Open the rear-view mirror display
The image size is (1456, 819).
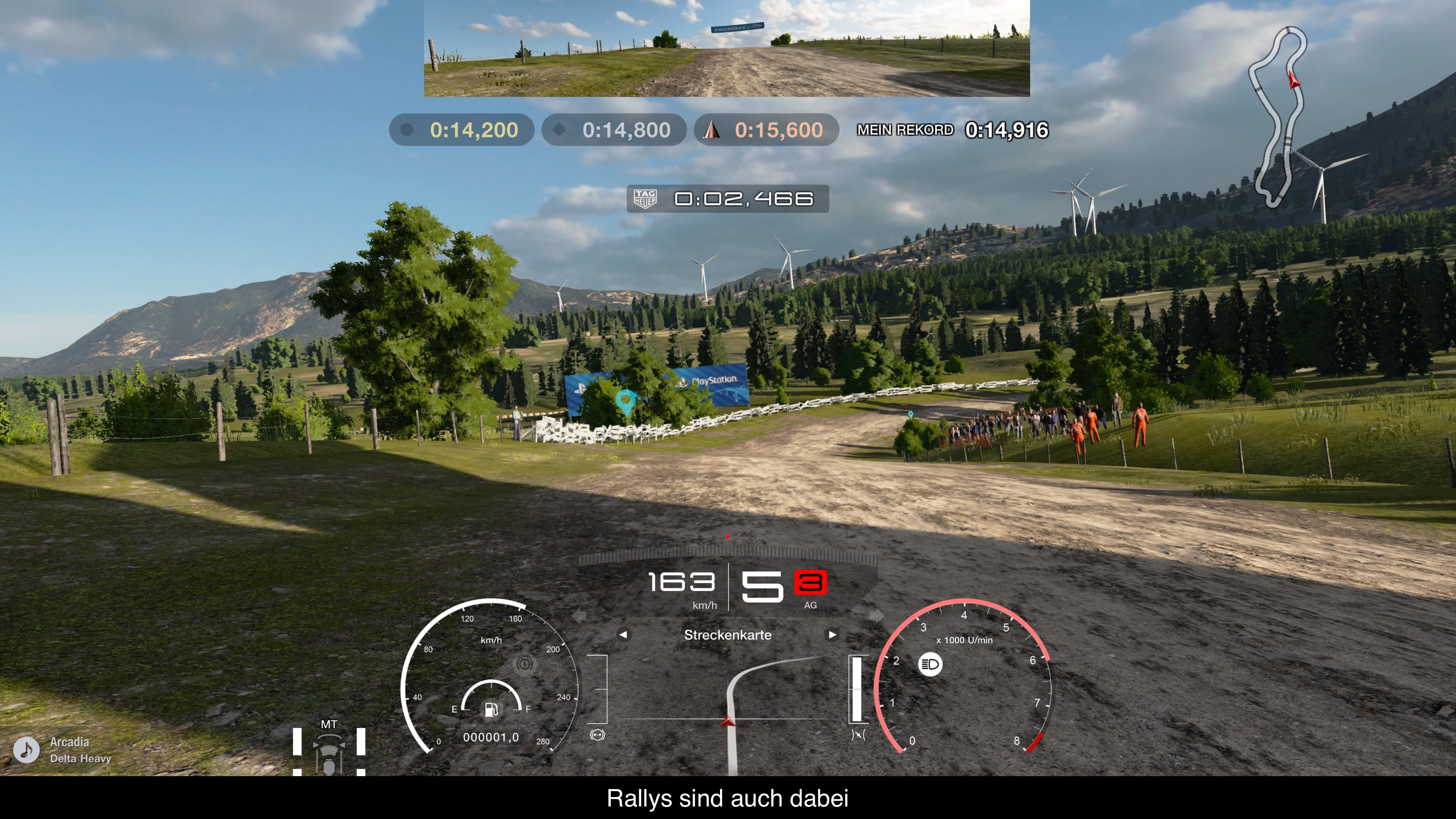(x=727, y=48)
